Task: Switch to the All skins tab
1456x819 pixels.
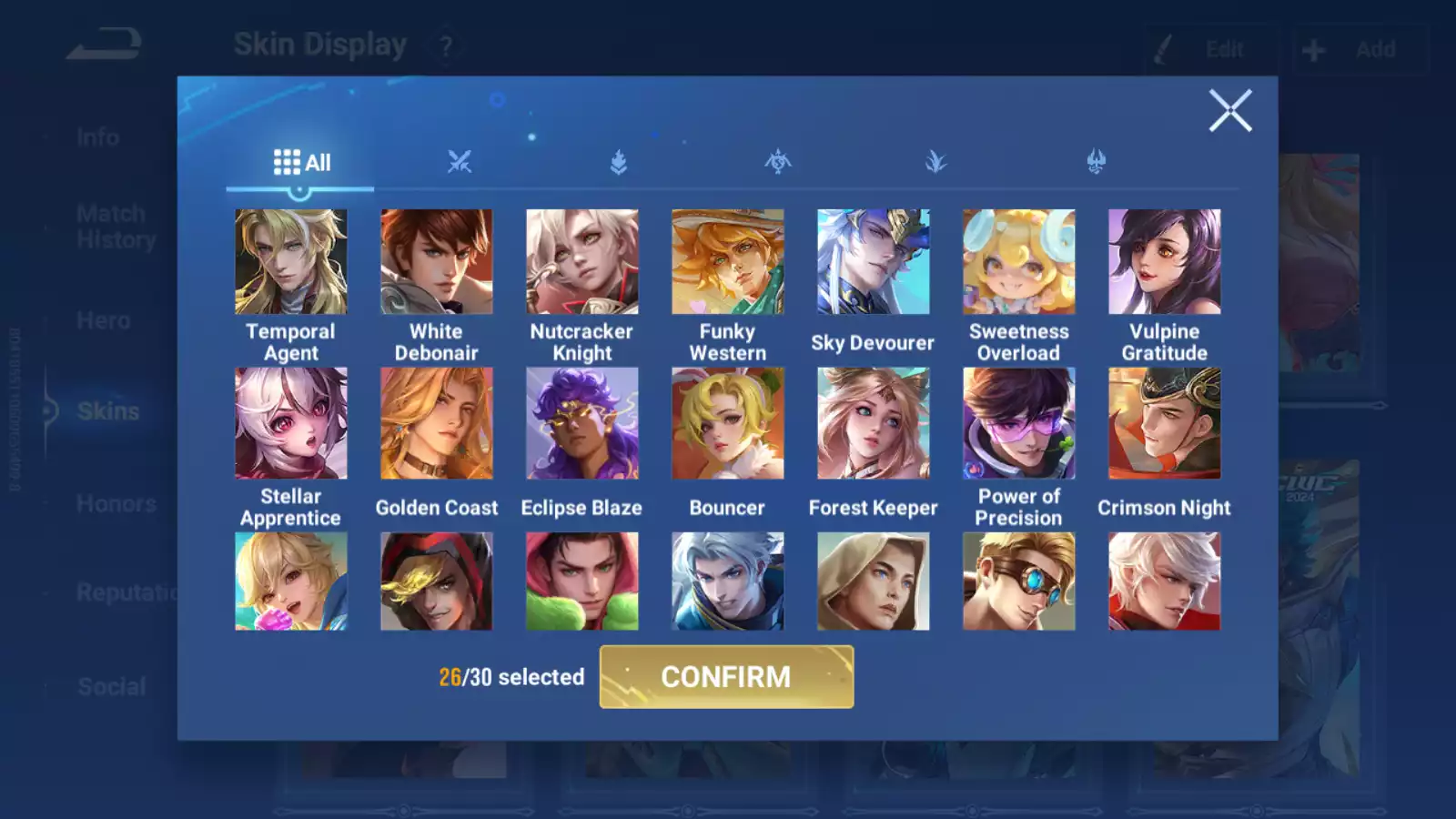Action: click(301, 163)
